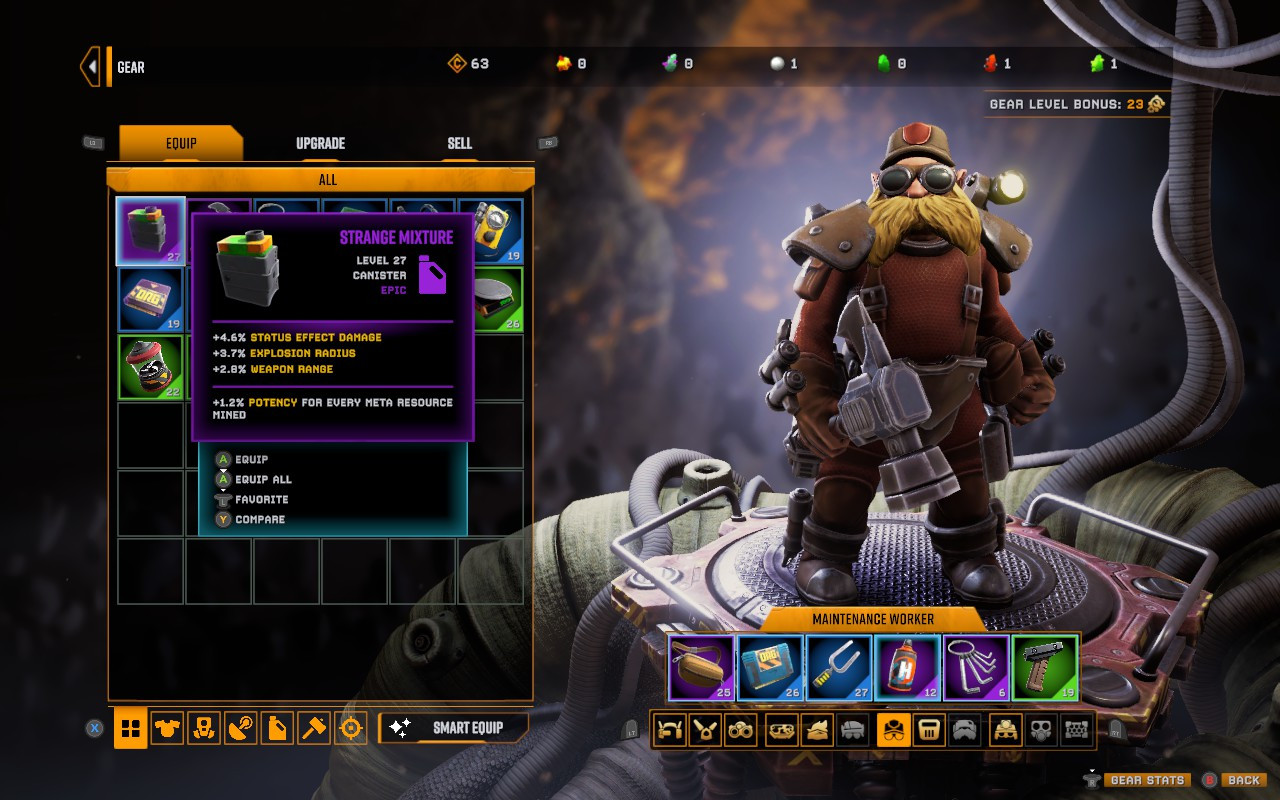Open the binoculars cosmetic category icon

[x=740, y=729]
